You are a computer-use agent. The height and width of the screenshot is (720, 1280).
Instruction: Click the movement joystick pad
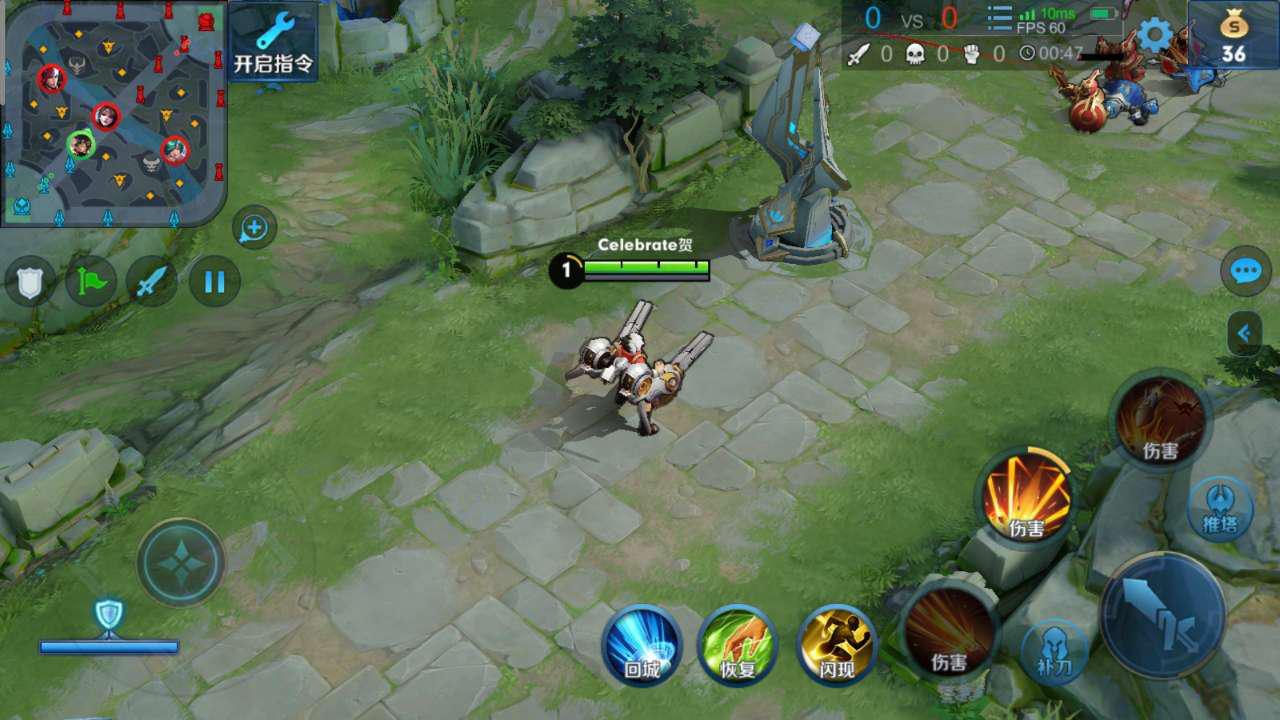point(181,562)
